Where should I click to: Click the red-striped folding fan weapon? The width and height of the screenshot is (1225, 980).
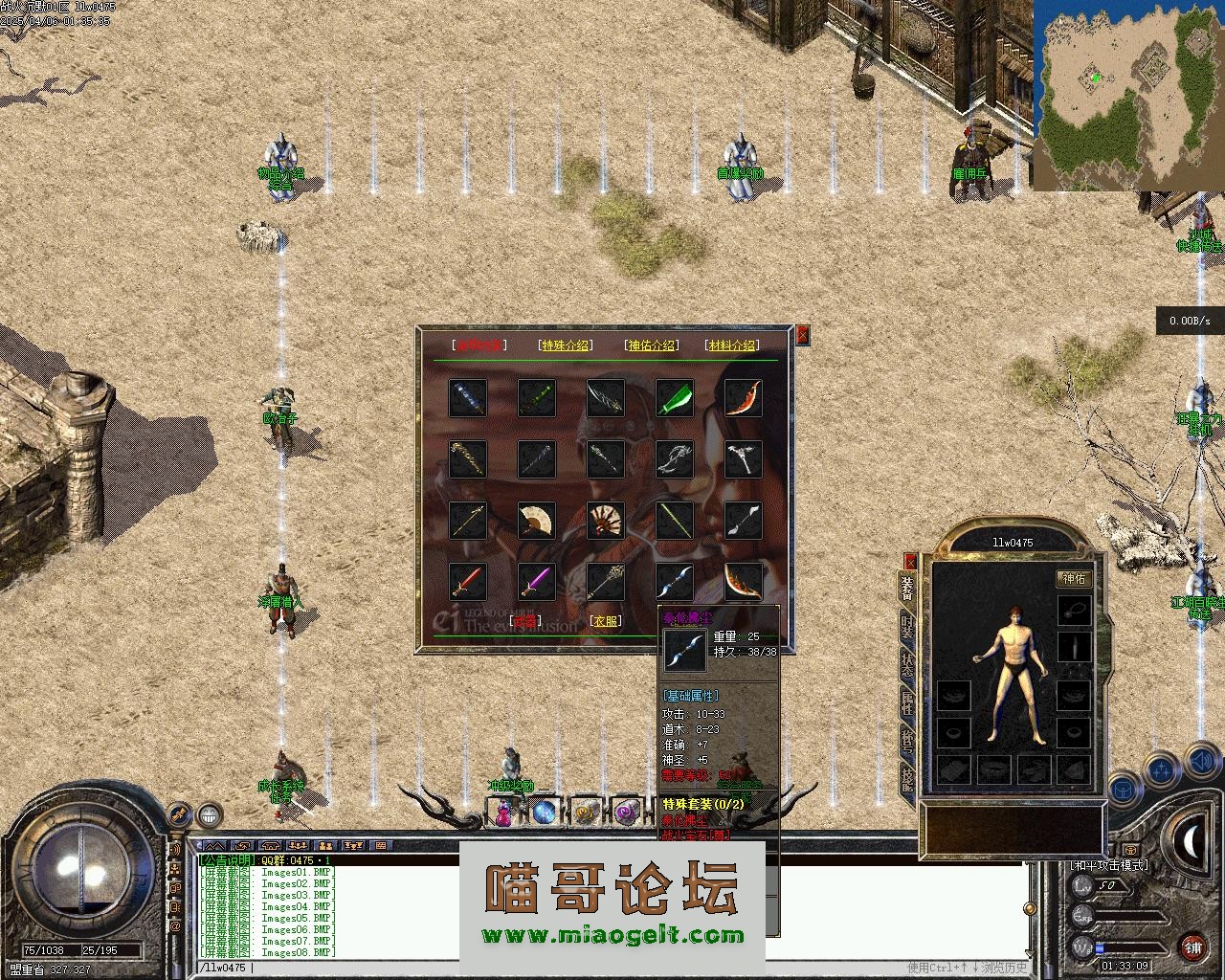click(605, 521)
